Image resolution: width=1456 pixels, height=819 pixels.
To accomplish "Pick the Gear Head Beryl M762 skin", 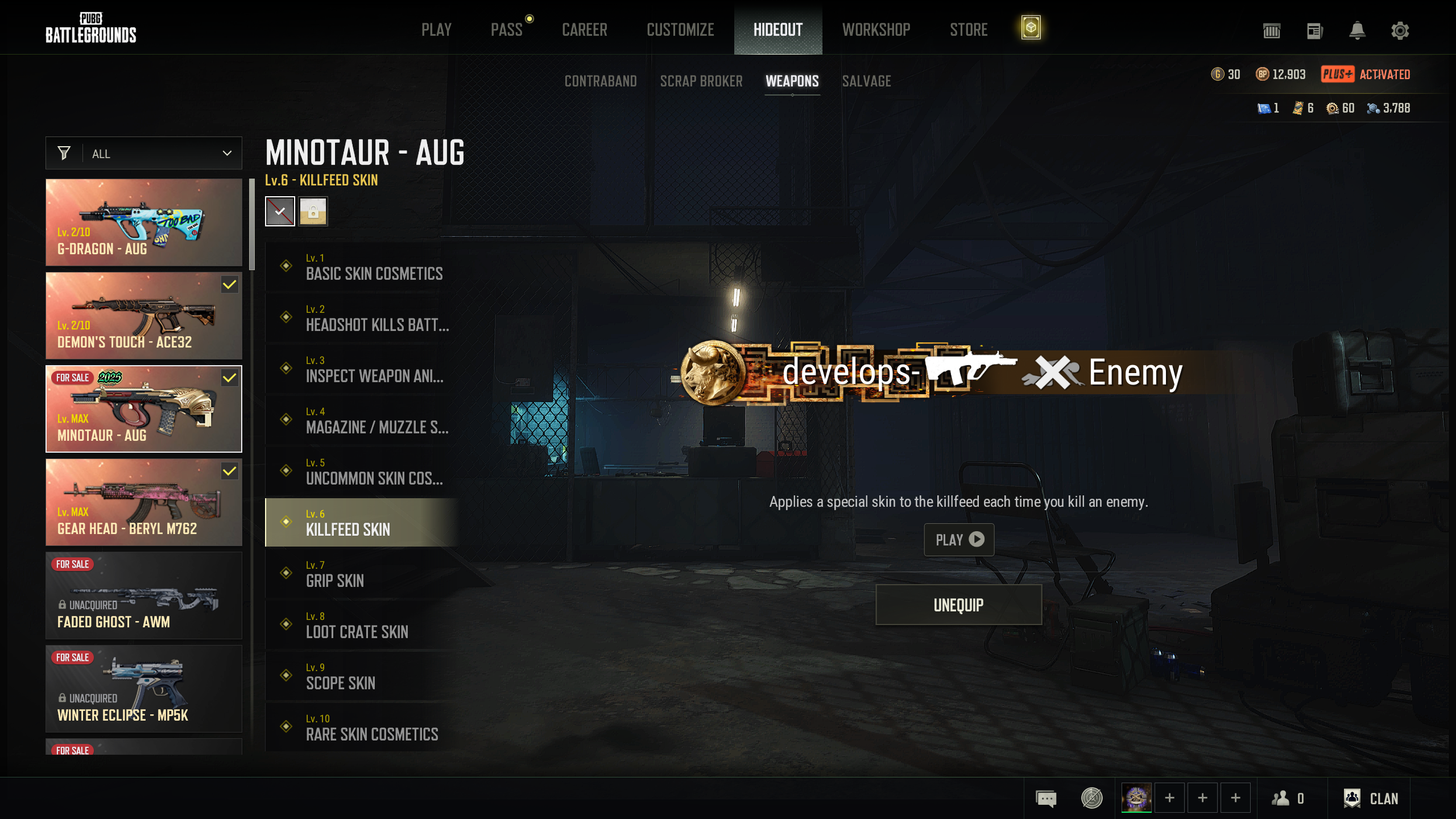I will point(144,502).
